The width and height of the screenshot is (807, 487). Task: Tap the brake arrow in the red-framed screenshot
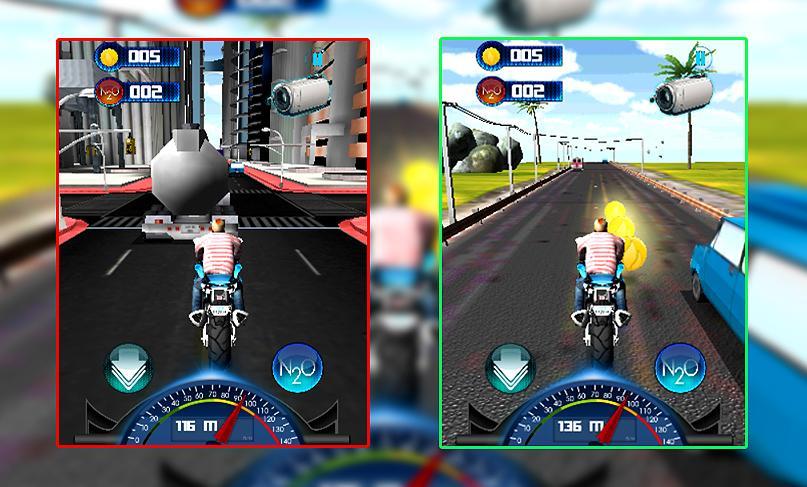[x=129, y=369]
